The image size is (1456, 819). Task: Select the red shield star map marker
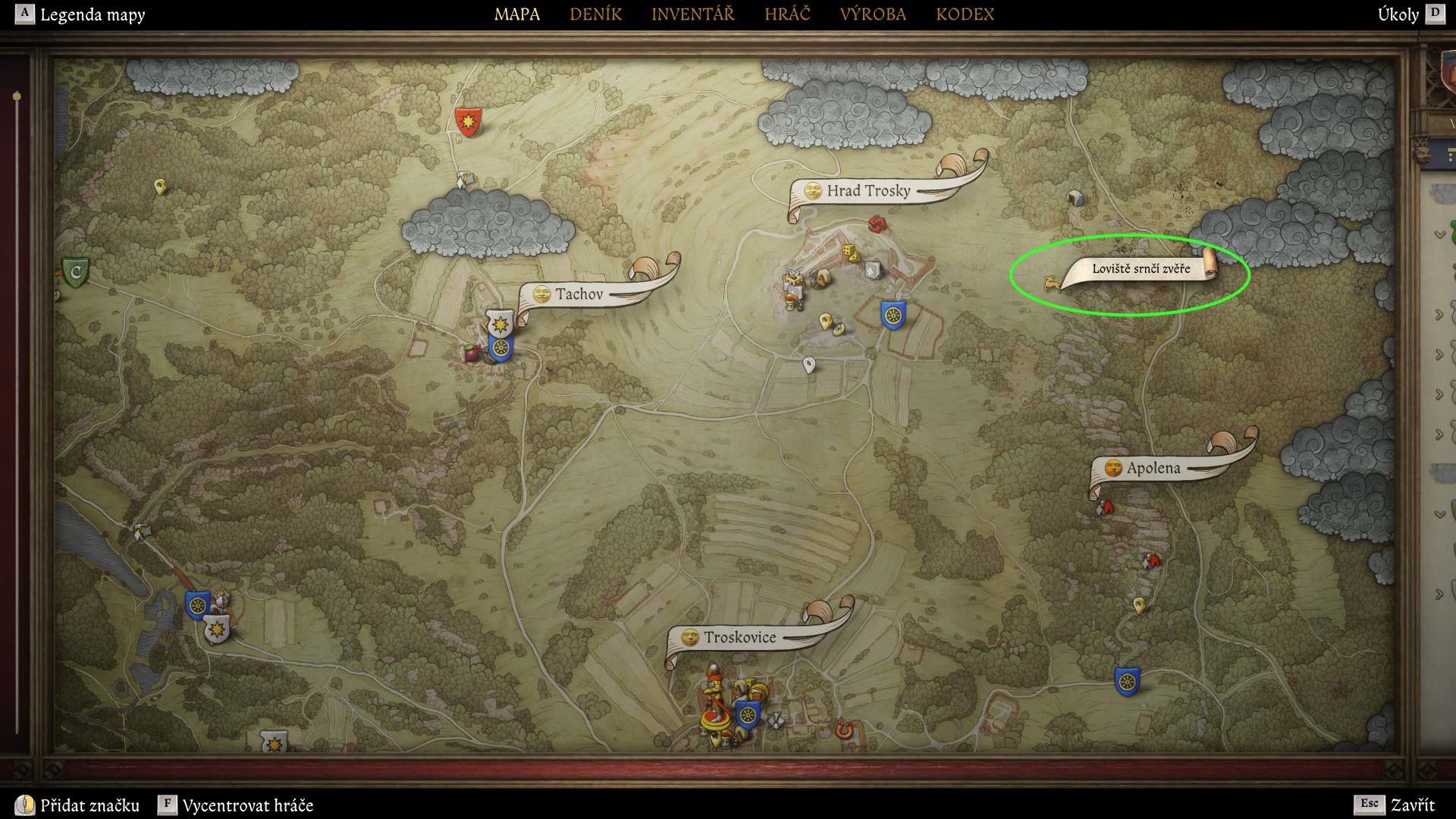coord(468,121)
